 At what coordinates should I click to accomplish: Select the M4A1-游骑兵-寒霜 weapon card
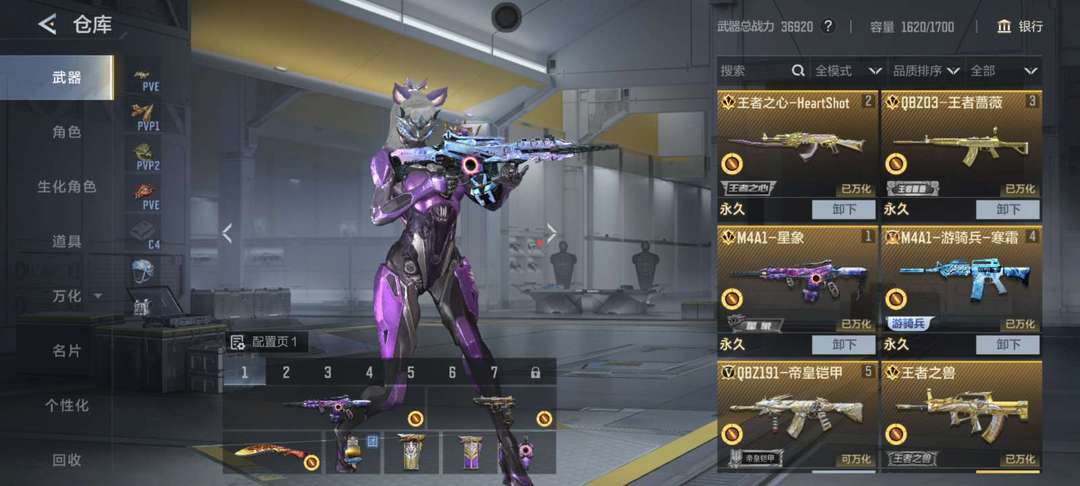(961, 280)
